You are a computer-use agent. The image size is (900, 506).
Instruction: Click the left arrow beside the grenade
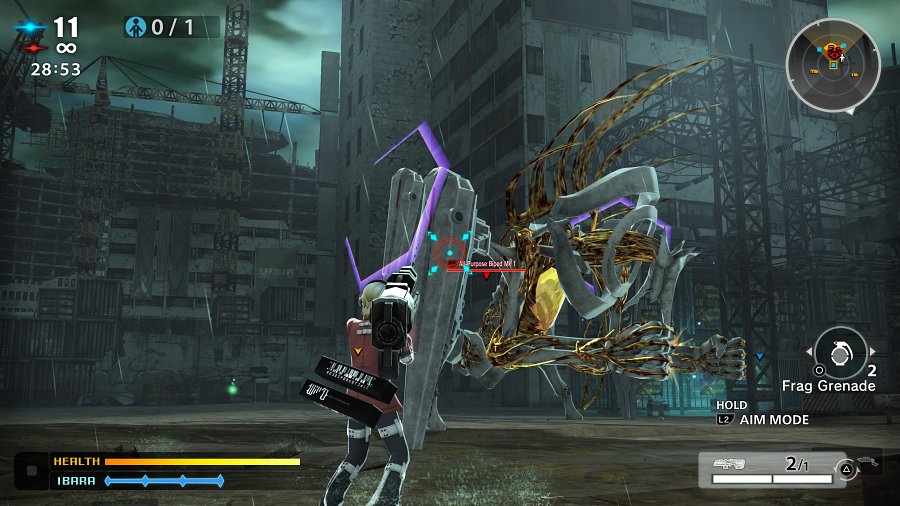[809, 351]
